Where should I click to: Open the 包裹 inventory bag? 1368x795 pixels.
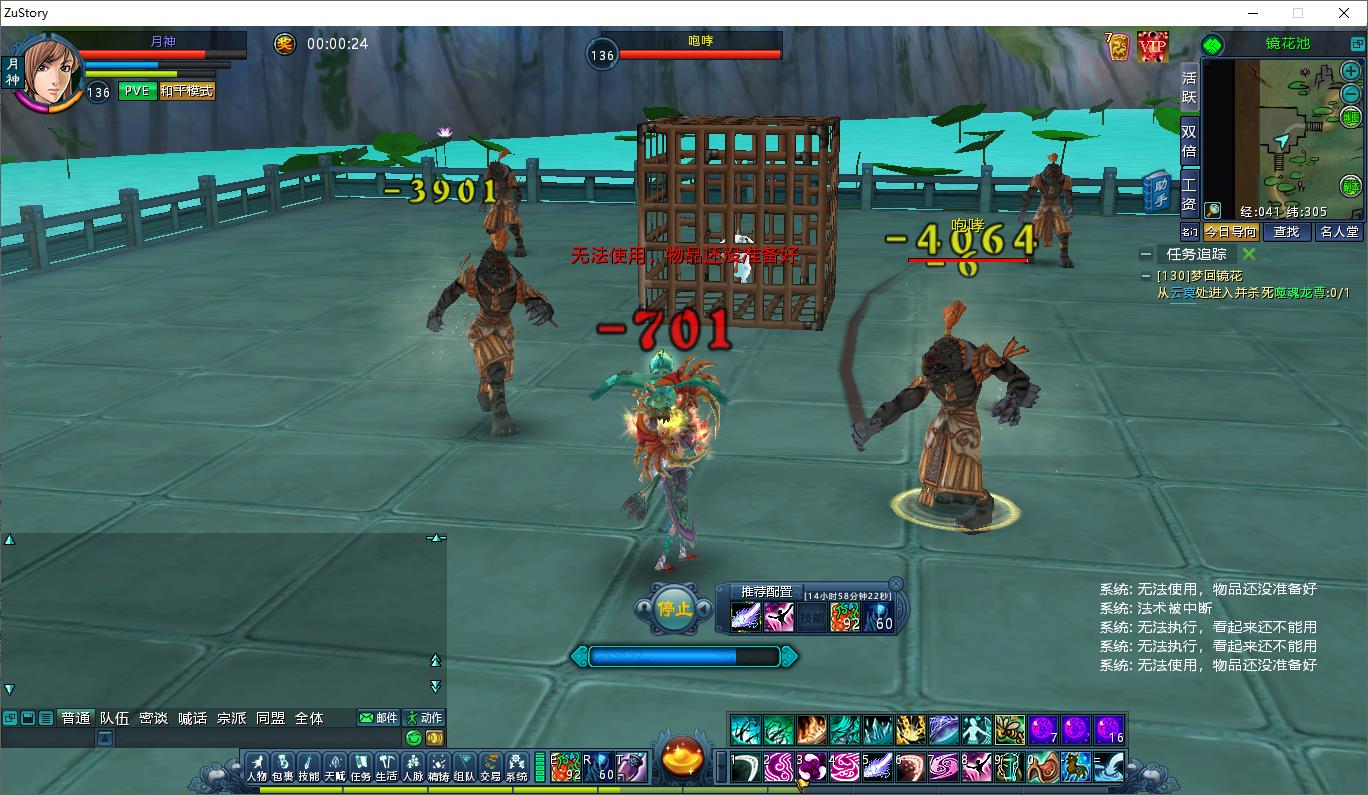point(283,767)
